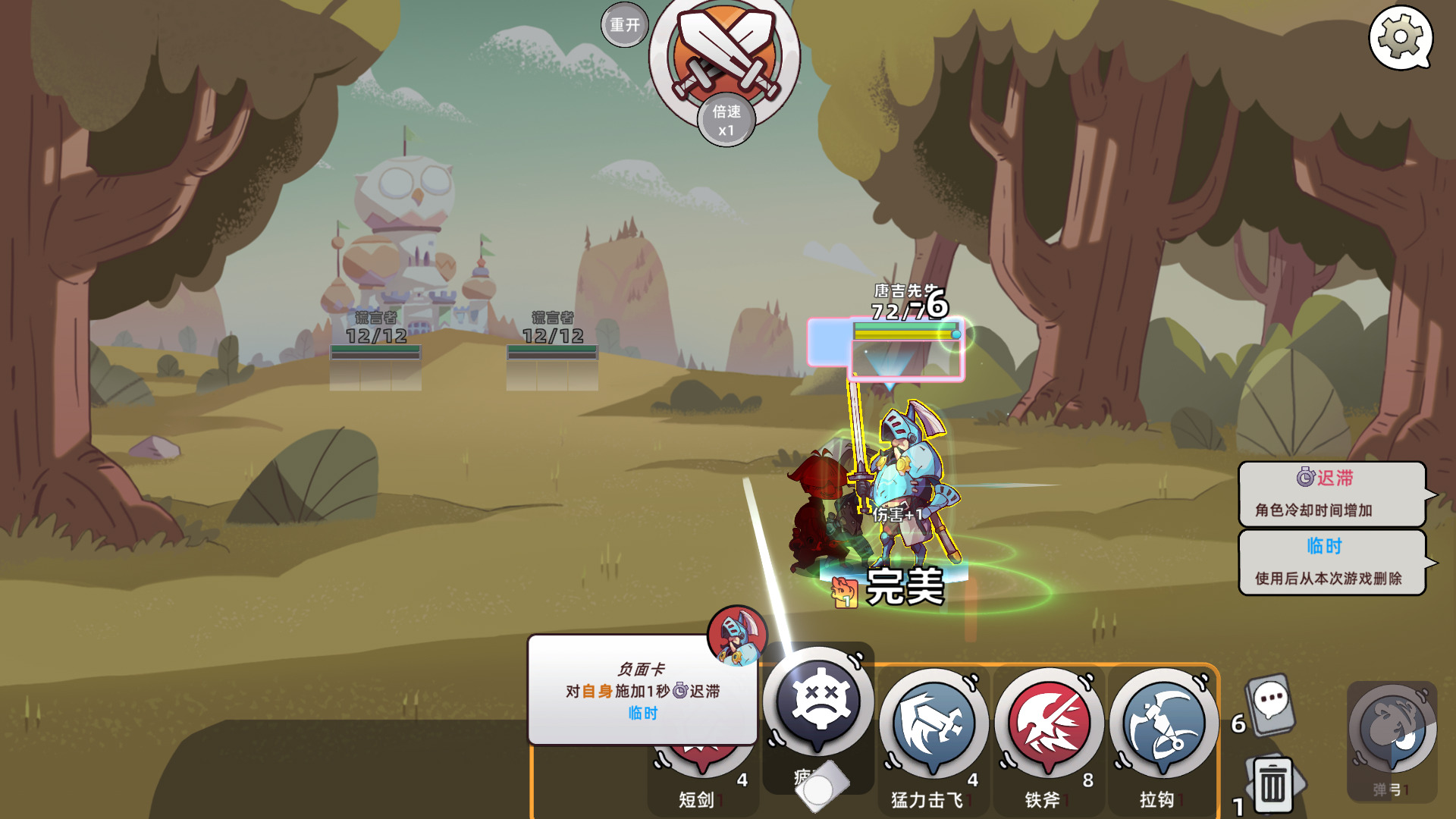View the trash can discard pile
The height and width of the screenshot is (819, 1456).
coord(1272,784)
